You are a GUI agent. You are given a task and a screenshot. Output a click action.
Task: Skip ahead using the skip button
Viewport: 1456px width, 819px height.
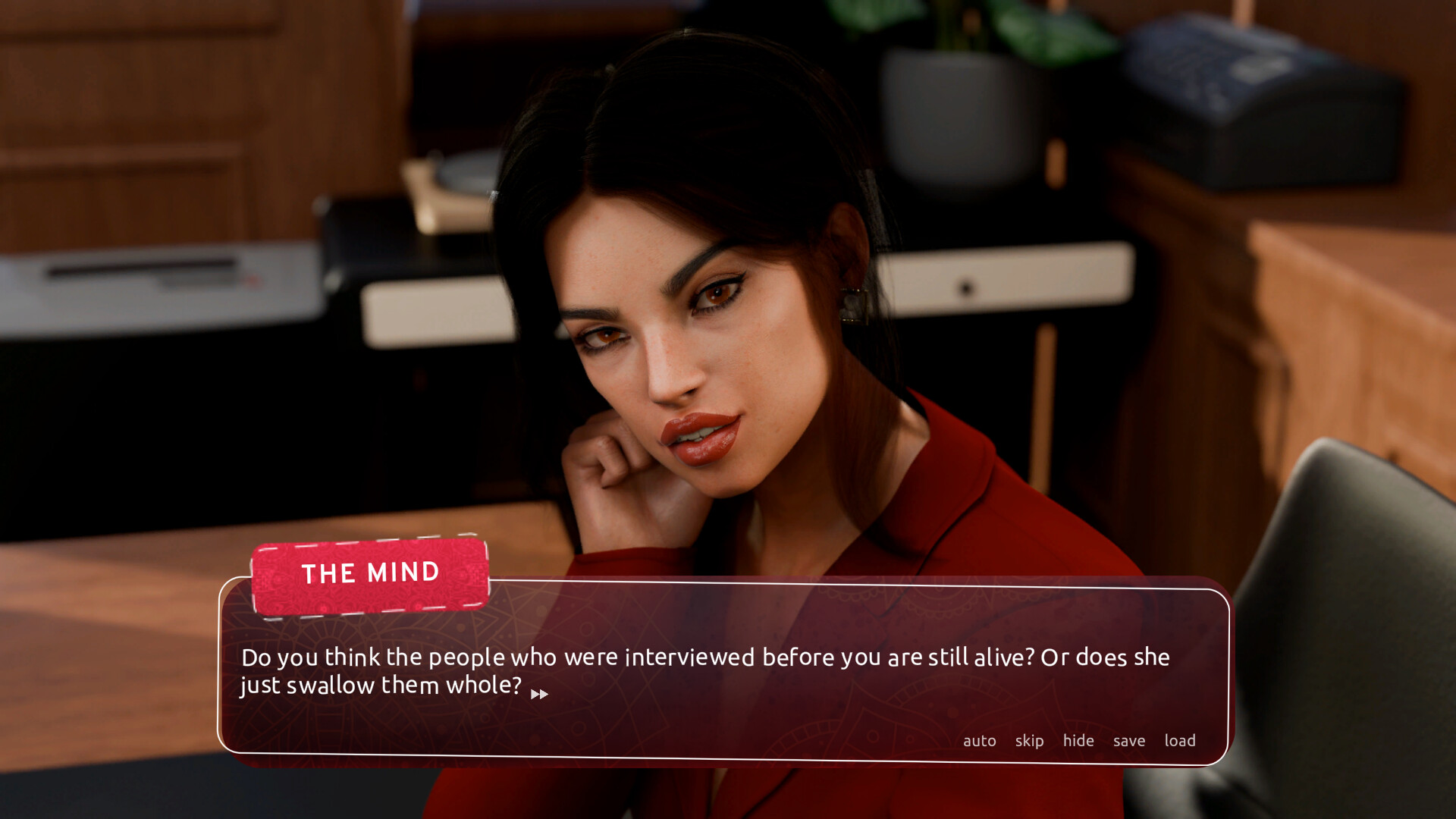coord(1029,741)
